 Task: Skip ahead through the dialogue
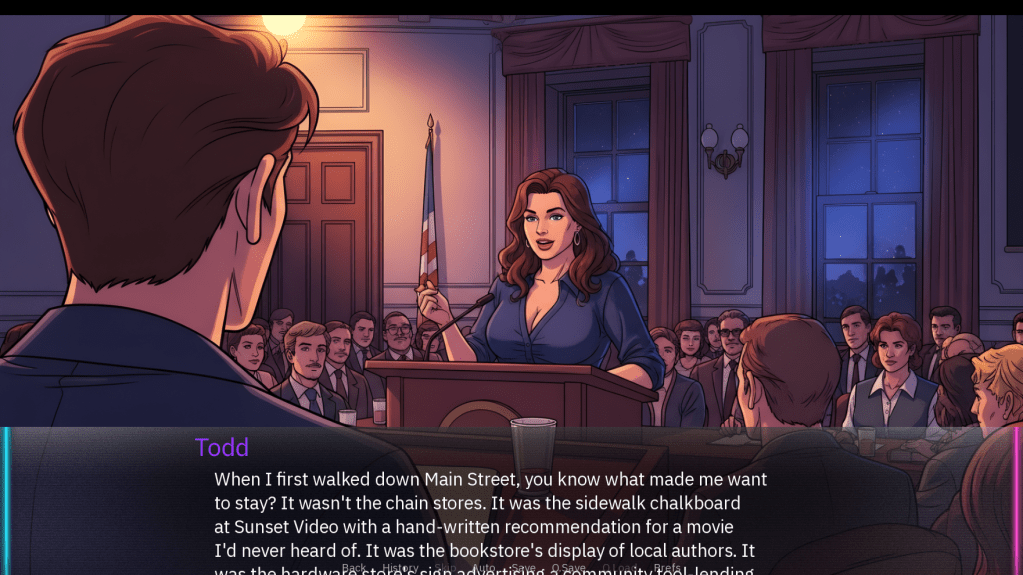point(445,568)
